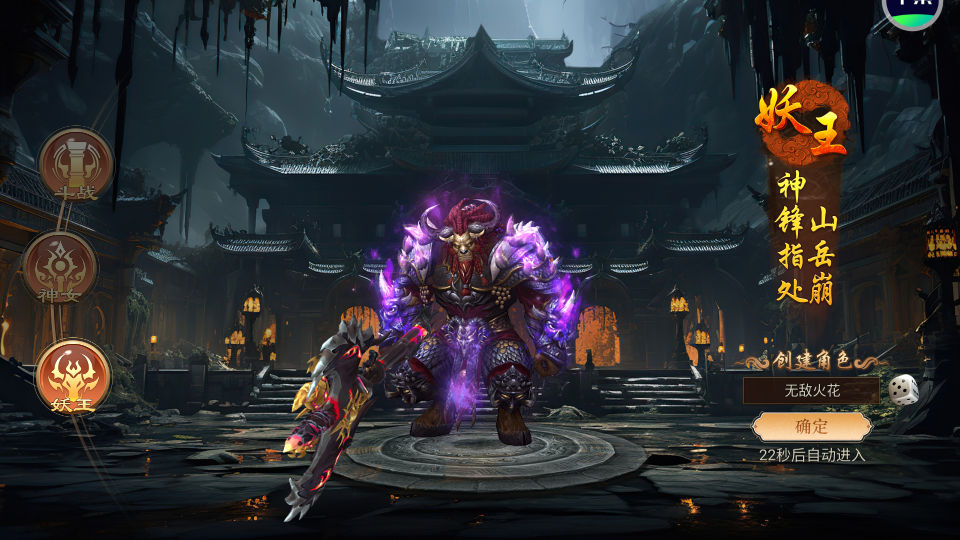Click the character name field 无敌火花

click(810, 390)
